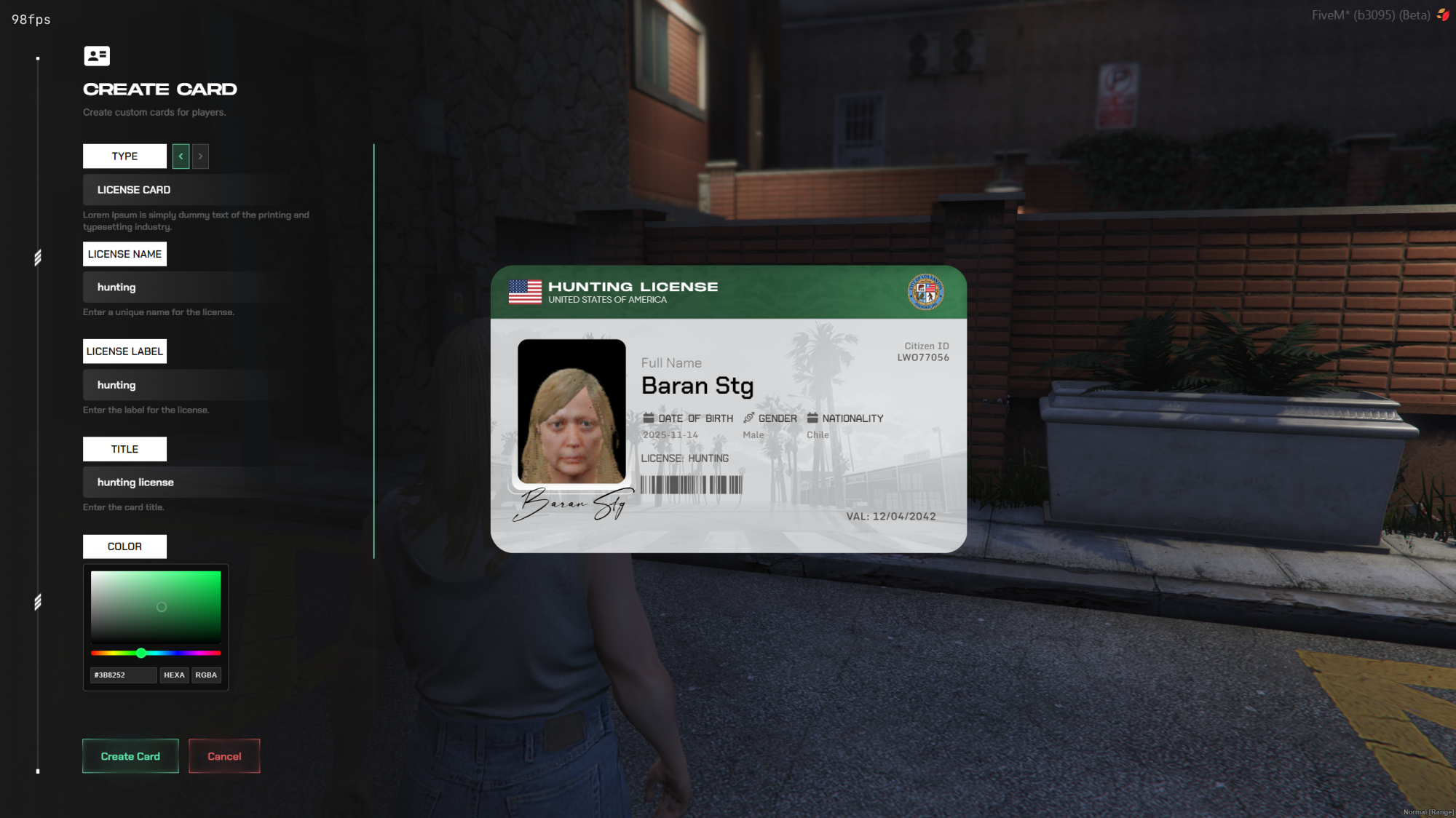Toggle HEXA color format
Viewport: 1456px width, 818px height.
[174, 675]
